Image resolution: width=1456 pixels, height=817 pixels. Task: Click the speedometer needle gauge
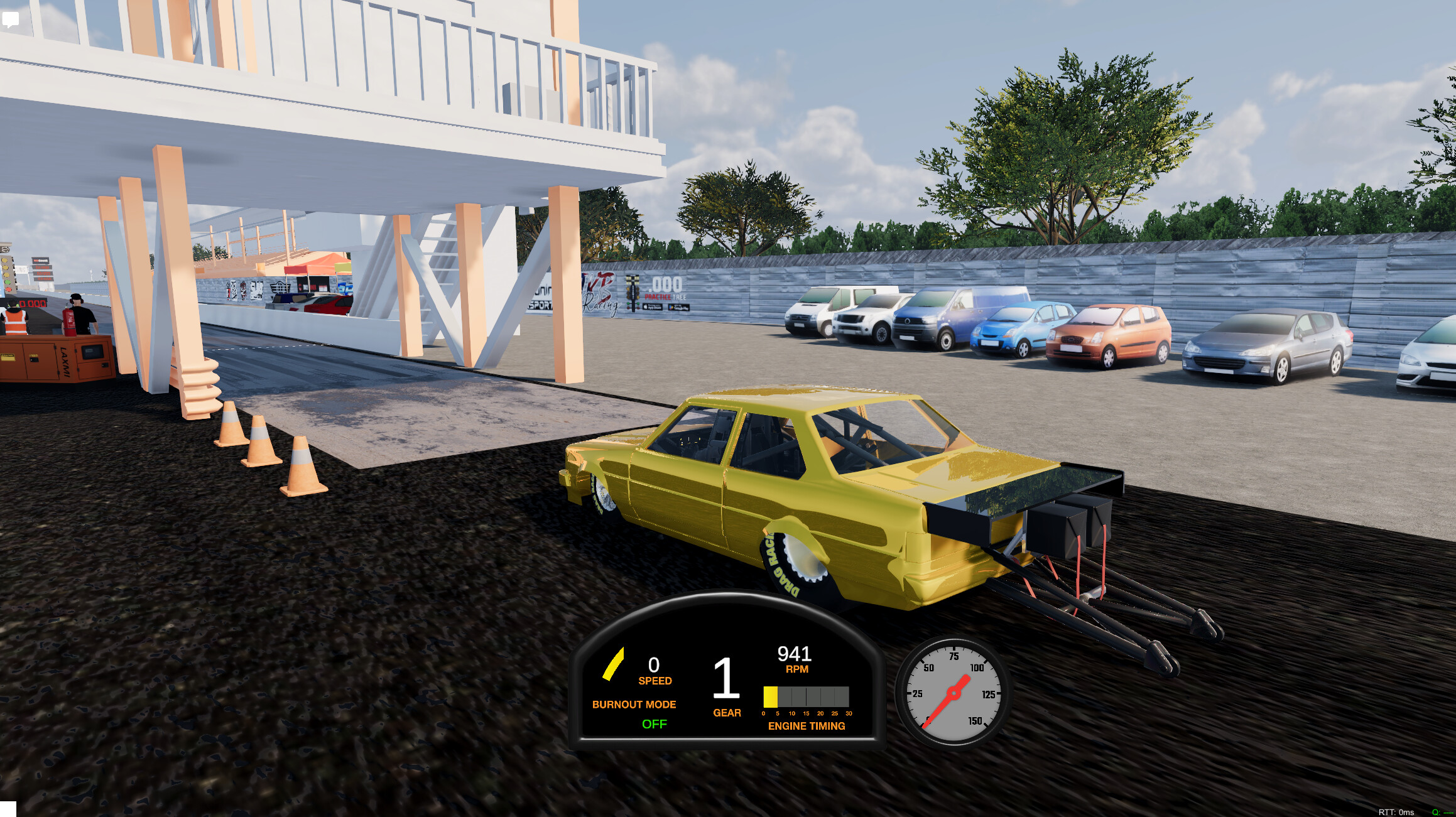[x=952, y=695]
